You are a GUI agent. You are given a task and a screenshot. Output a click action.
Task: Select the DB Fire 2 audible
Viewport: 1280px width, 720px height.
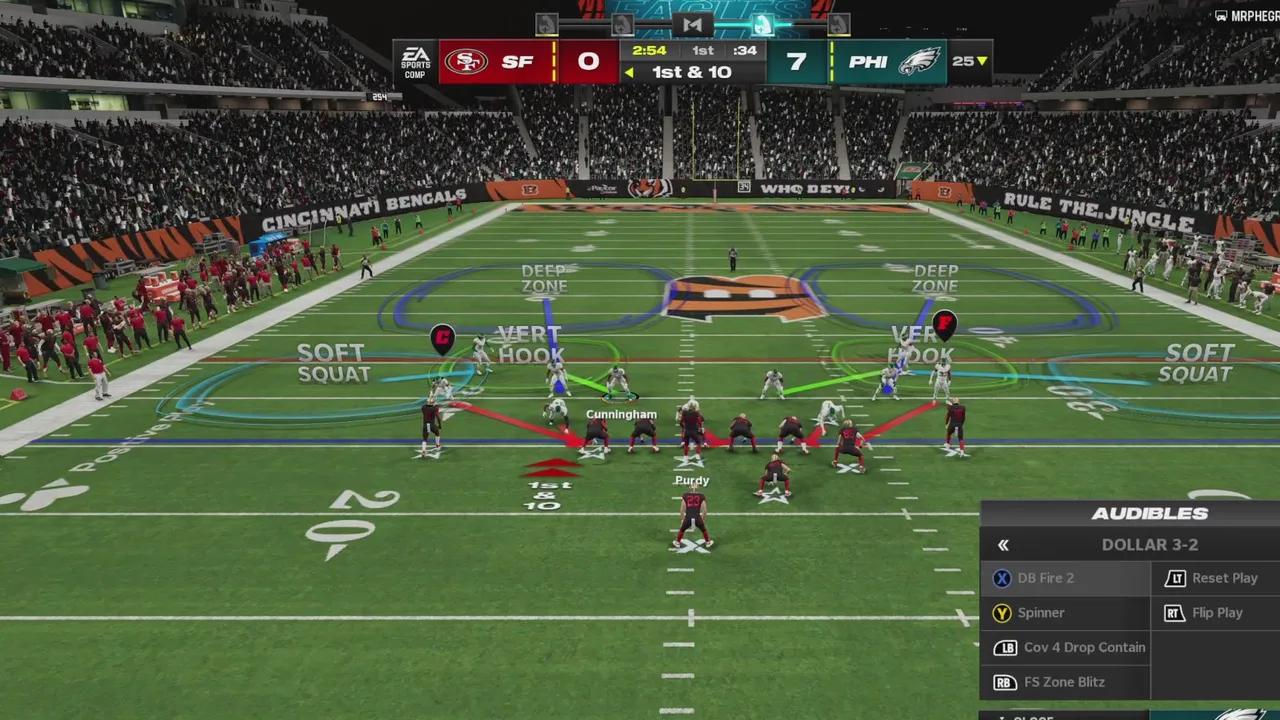click(1045, 578)
